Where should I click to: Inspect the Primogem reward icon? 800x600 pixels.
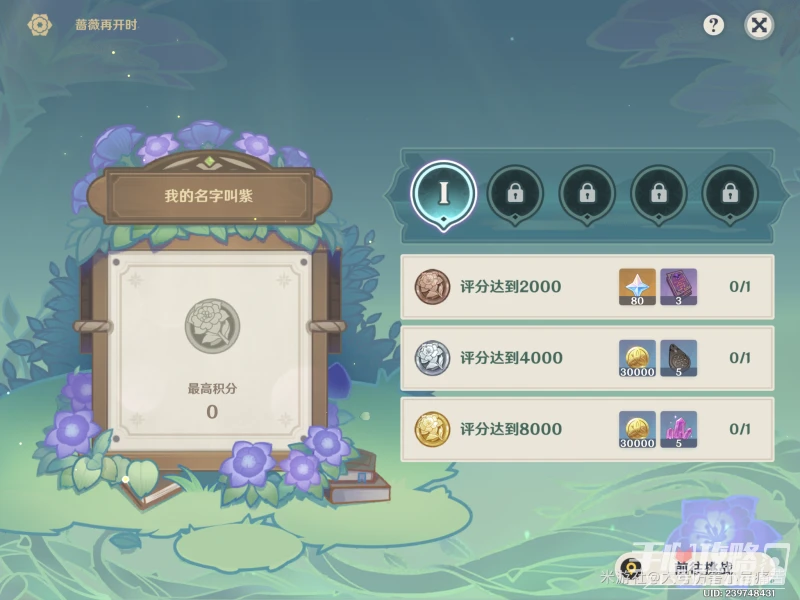(x=637, y=287)
